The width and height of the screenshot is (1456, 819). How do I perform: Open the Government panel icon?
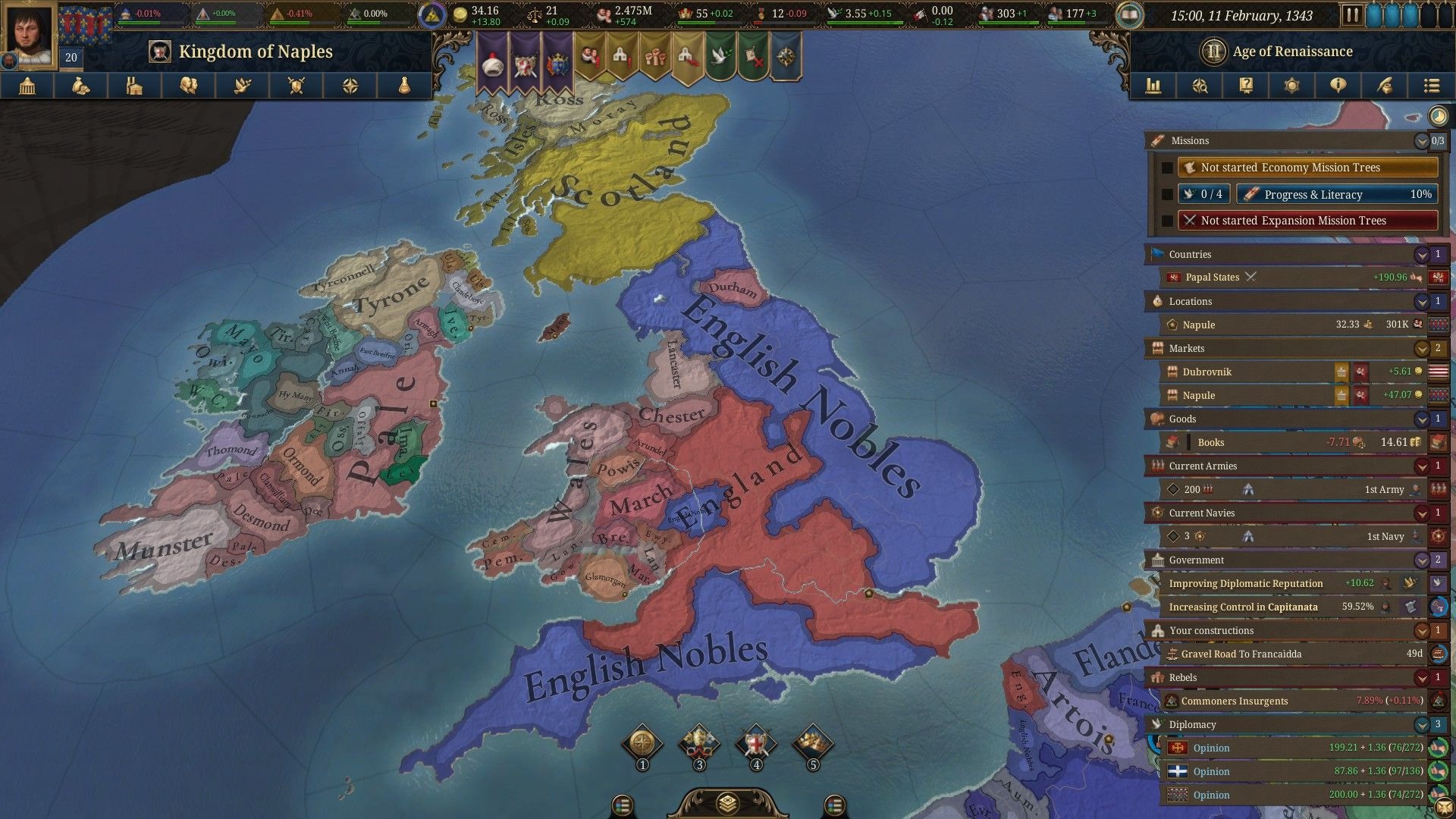pyautogui.click(x=27, y=86)
